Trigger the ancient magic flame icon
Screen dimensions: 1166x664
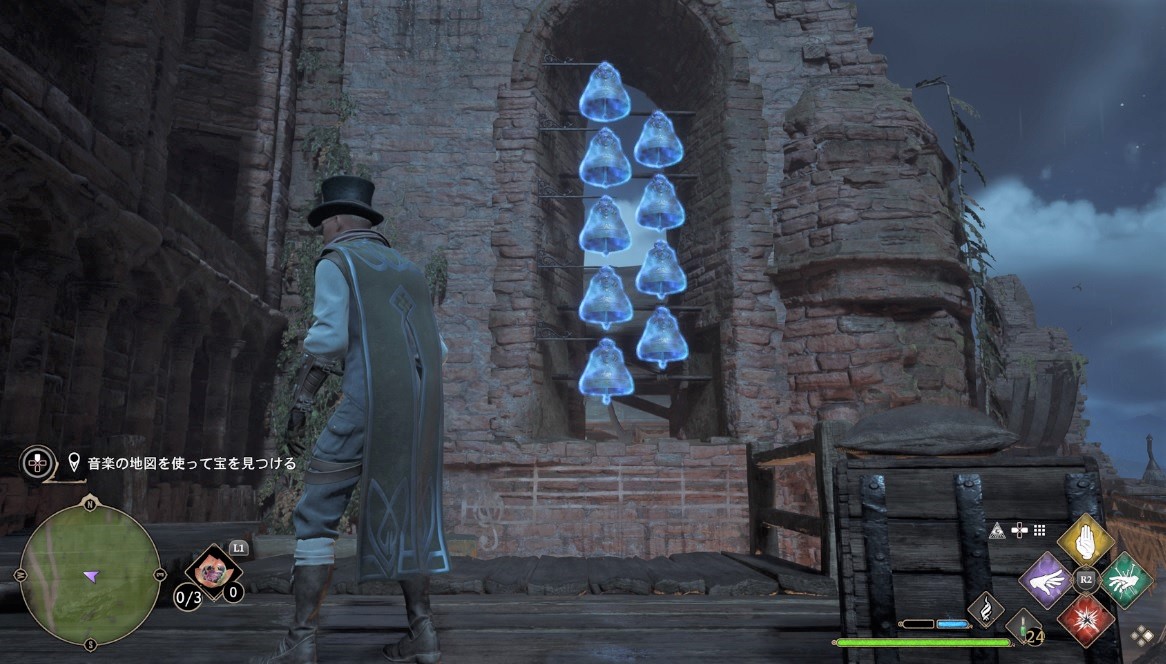pyautogui.click(x=985, y=610)
